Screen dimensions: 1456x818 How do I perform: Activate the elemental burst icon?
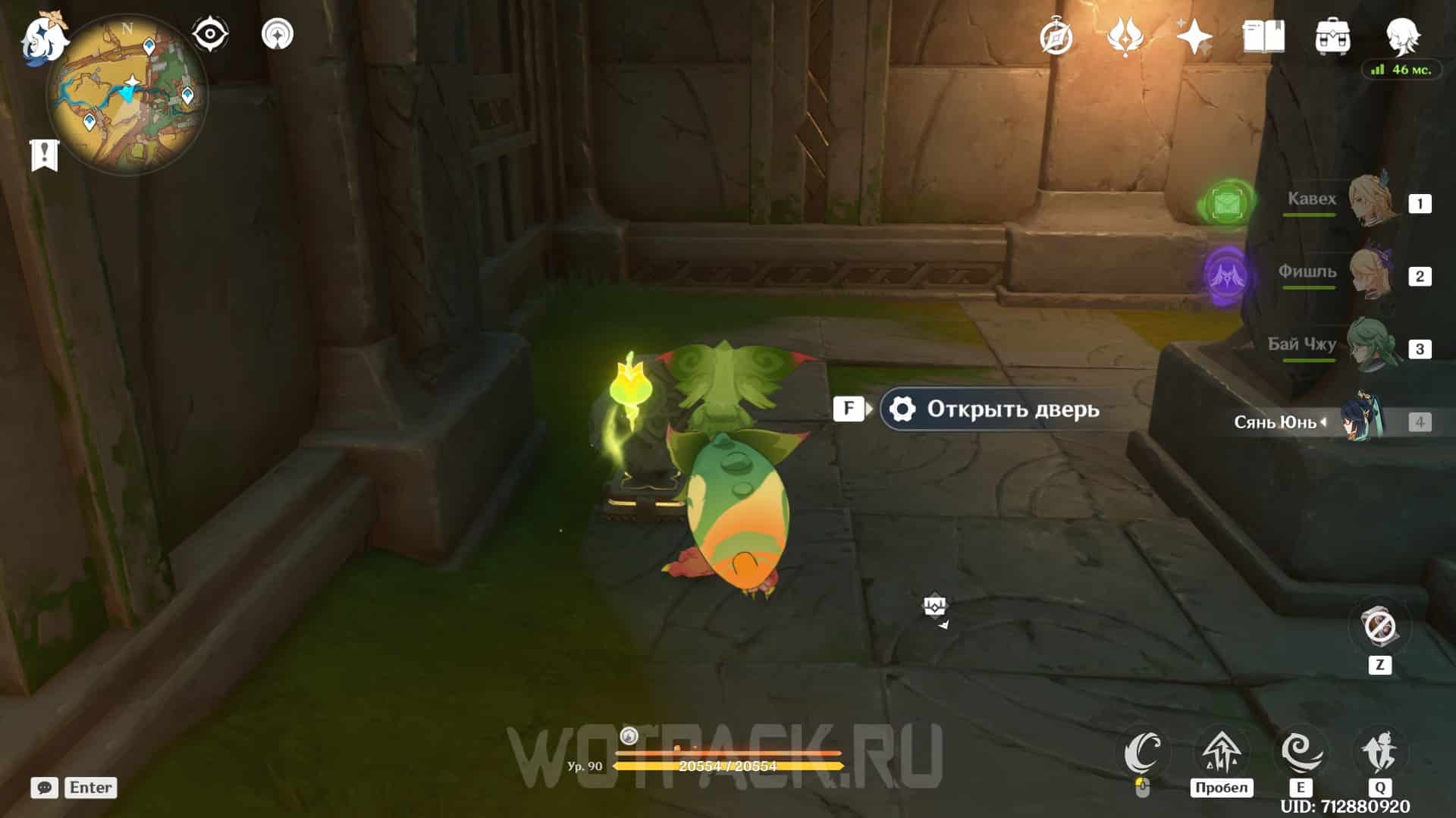coord(1379,753)
